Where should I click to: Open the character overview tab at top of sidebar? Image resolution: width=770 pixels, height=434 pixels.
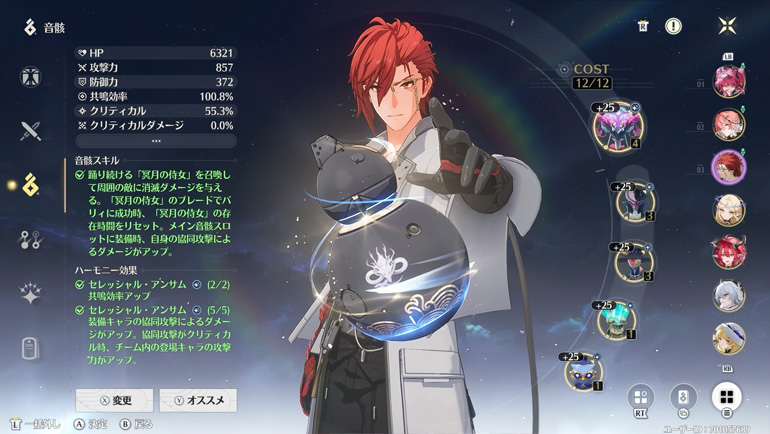pyautogui.click(x=30, y=77)
